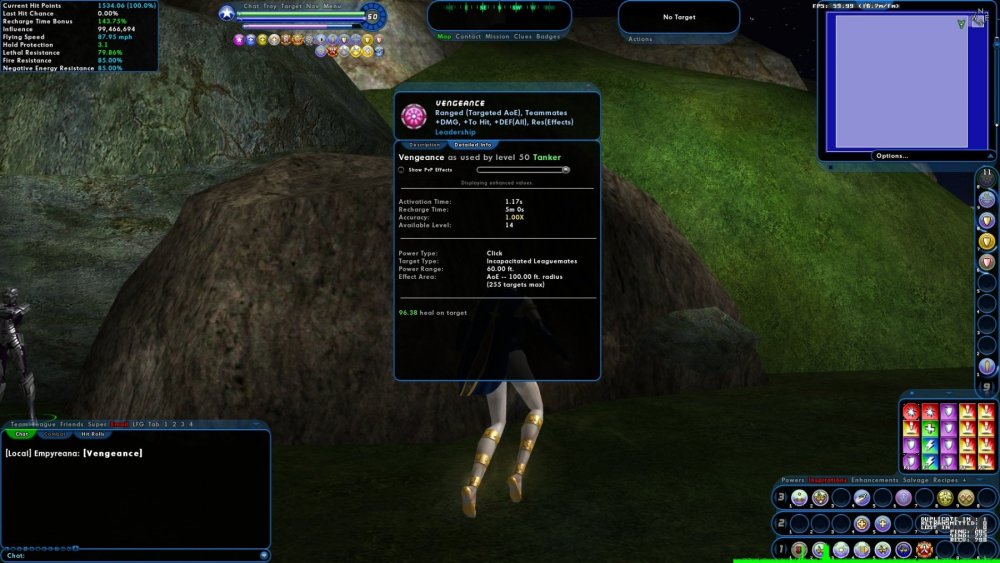The height and width of the screenshot is (563, 1000).
Task: Adjust the level slider in Vengeance info
Action: tap(565, 170)
